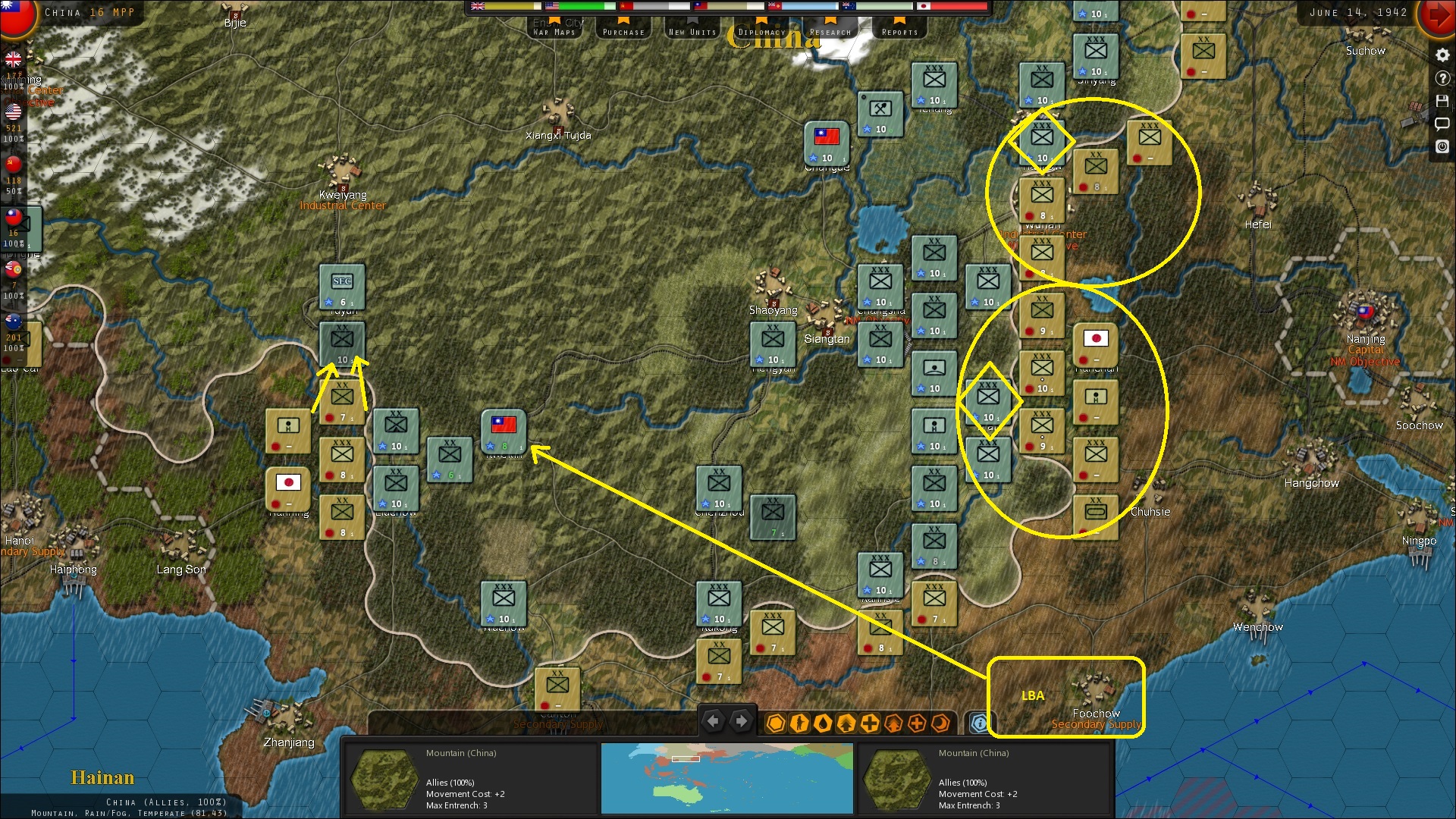The width and height of the screenshot is (1456, 819).
Task: Click the Help question mark icon
Action: click(1442, 77)
